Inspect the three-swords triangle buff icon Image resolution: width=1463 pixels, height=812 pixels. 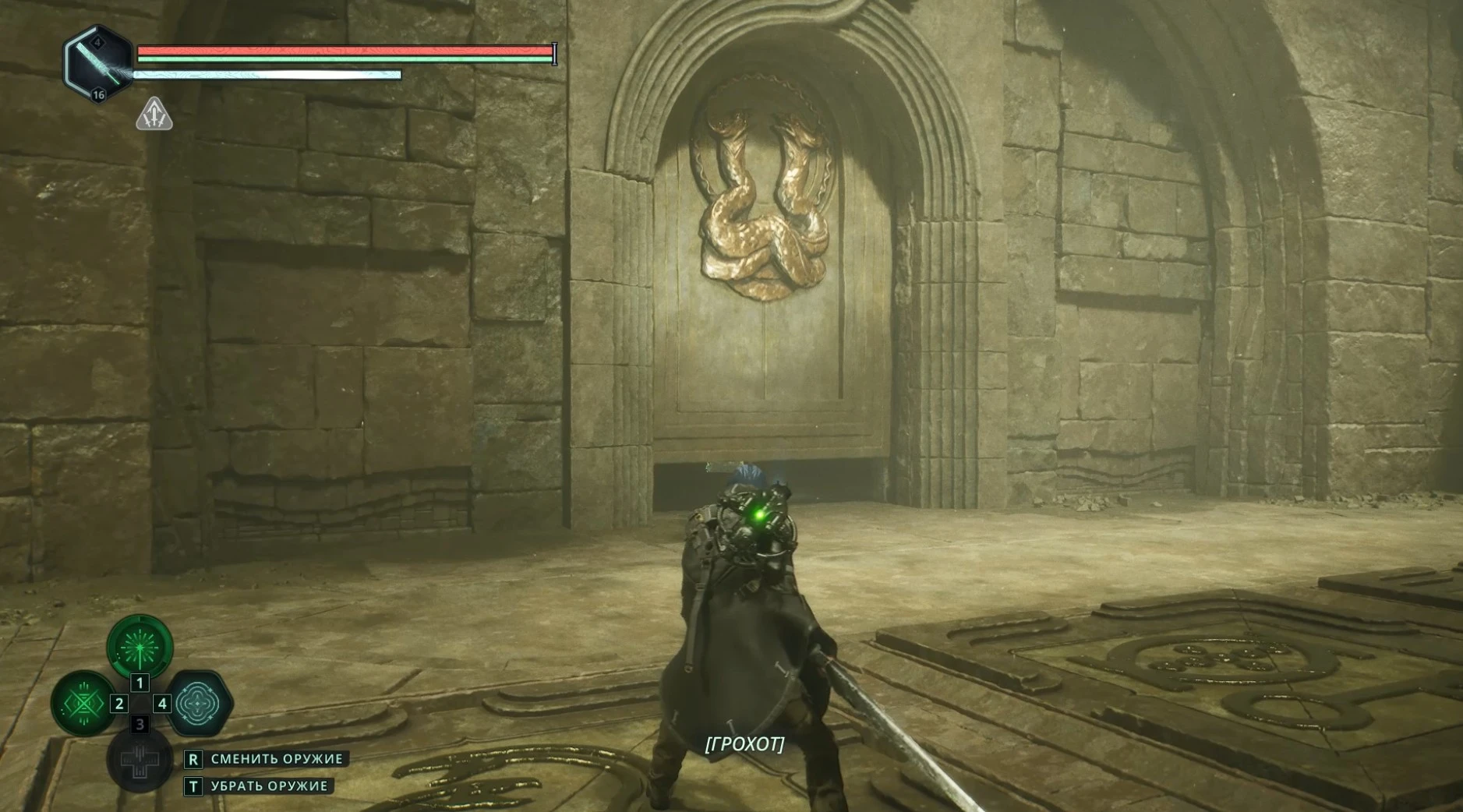pos(154,115)
